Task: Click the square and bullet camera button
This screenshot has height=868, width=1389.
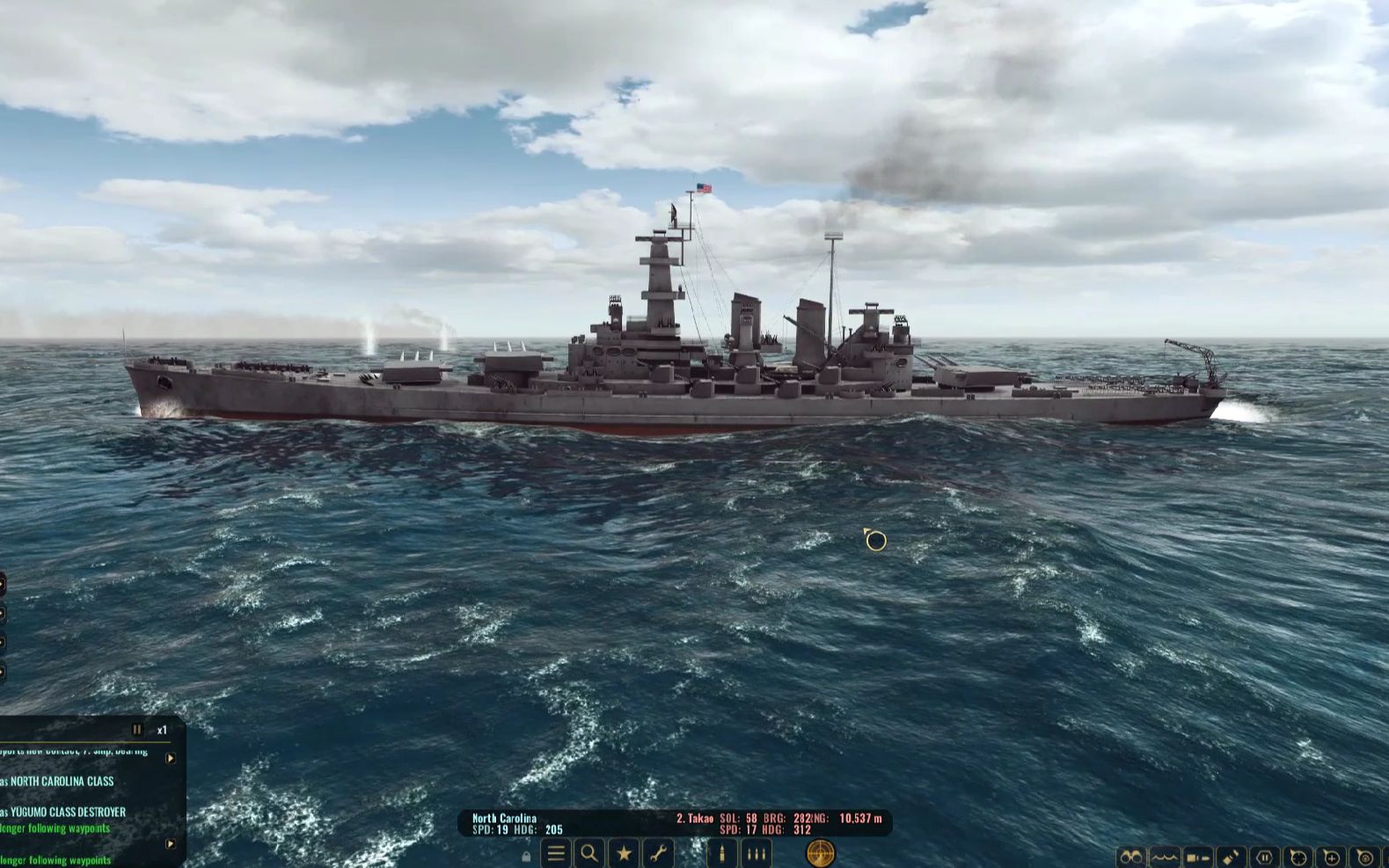Action: pos(1198,857)
